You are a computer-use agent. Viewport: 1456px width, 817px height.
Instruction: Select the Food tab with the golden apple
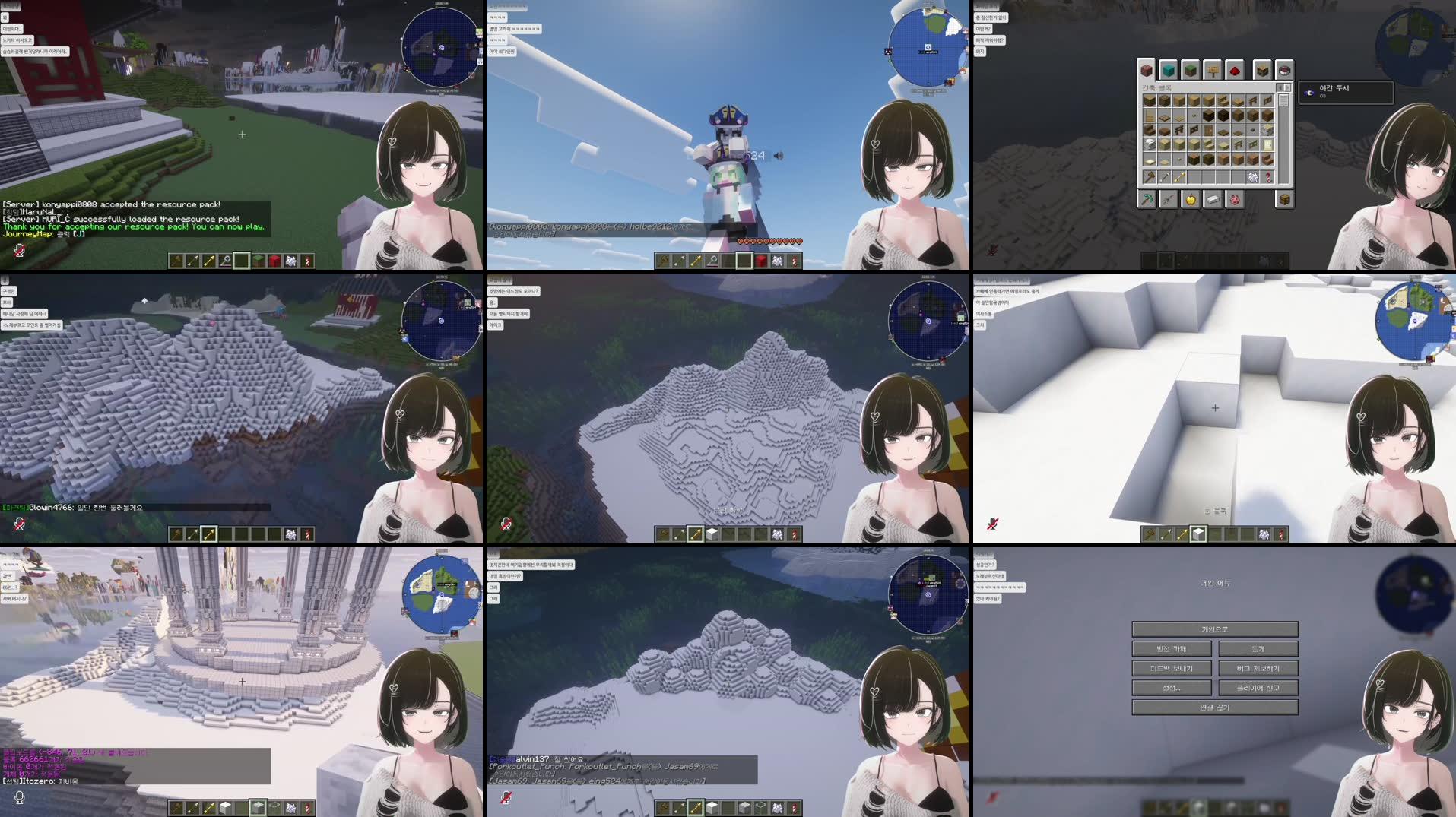click(1191, 200)
